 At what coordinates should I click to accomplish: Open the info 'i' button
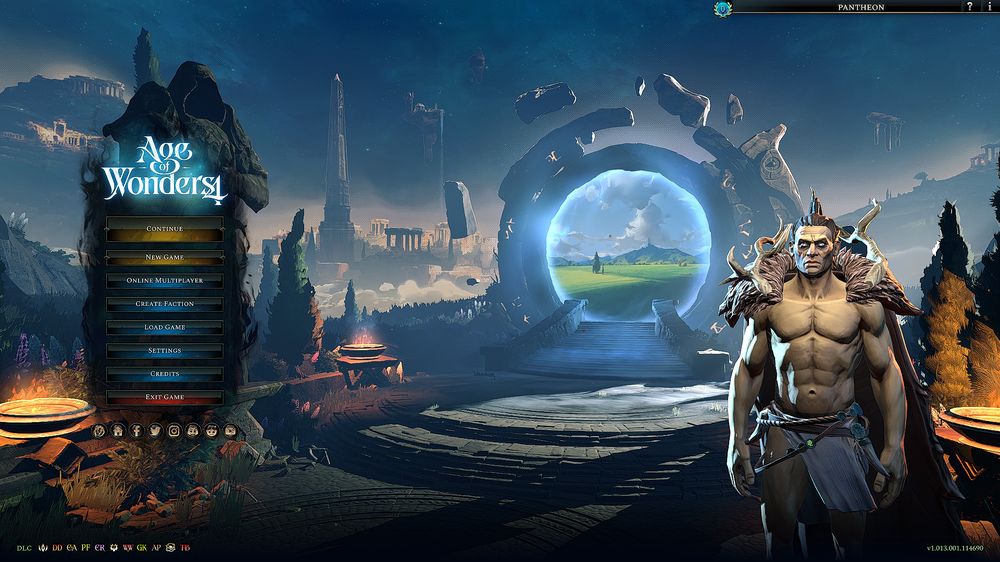988,7
